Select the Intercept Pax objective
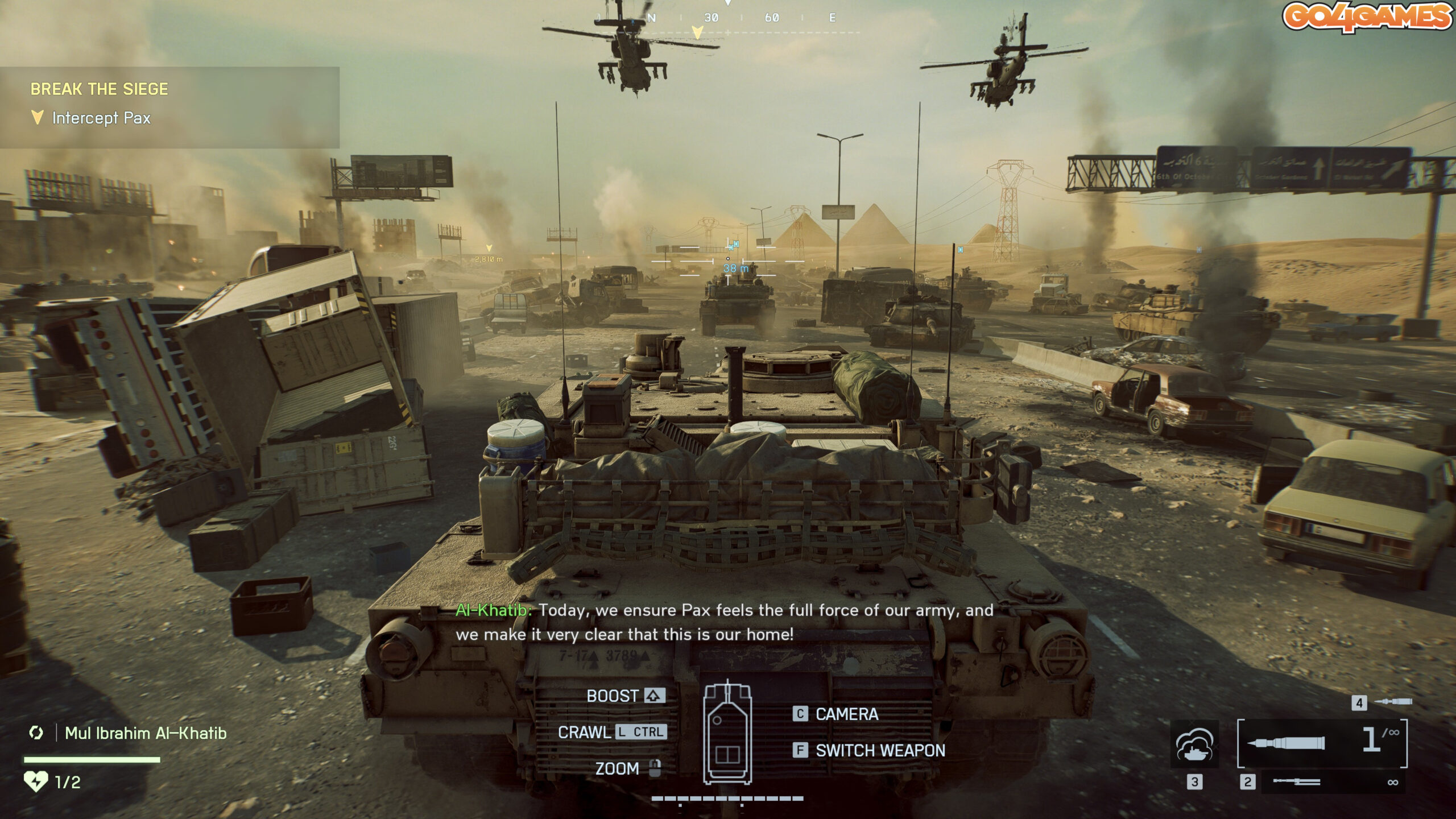 [101, 118]
